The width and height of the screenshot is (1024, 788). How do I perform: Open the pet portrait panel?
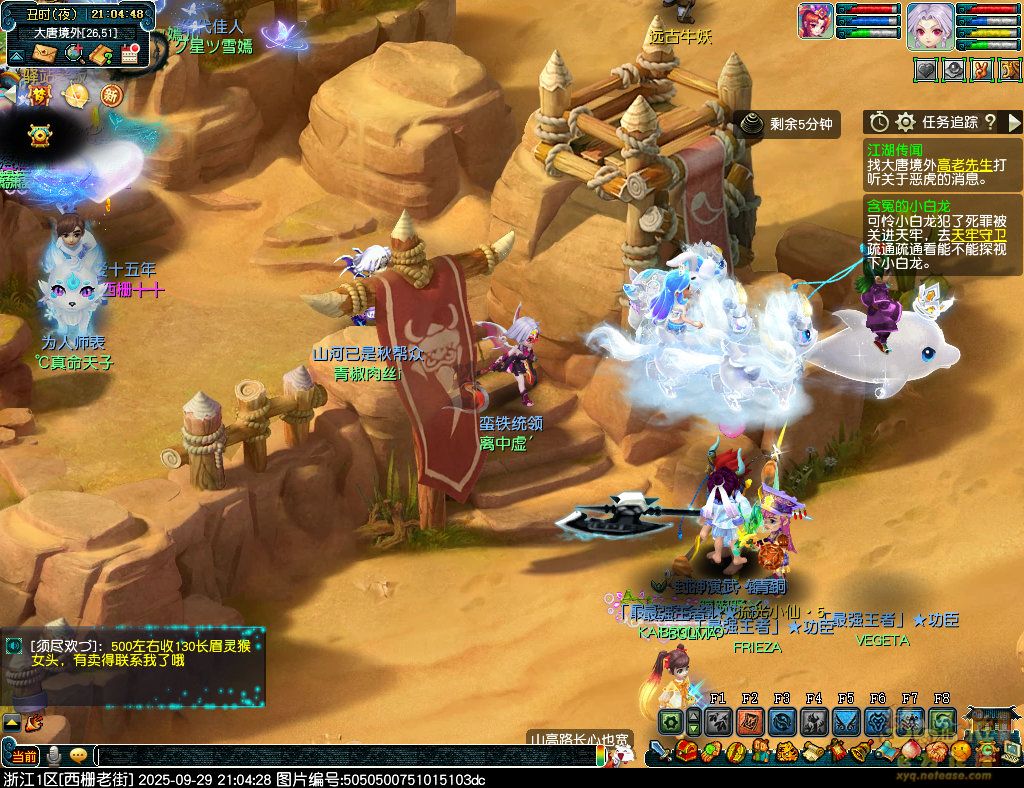click(x=816, y=21)
